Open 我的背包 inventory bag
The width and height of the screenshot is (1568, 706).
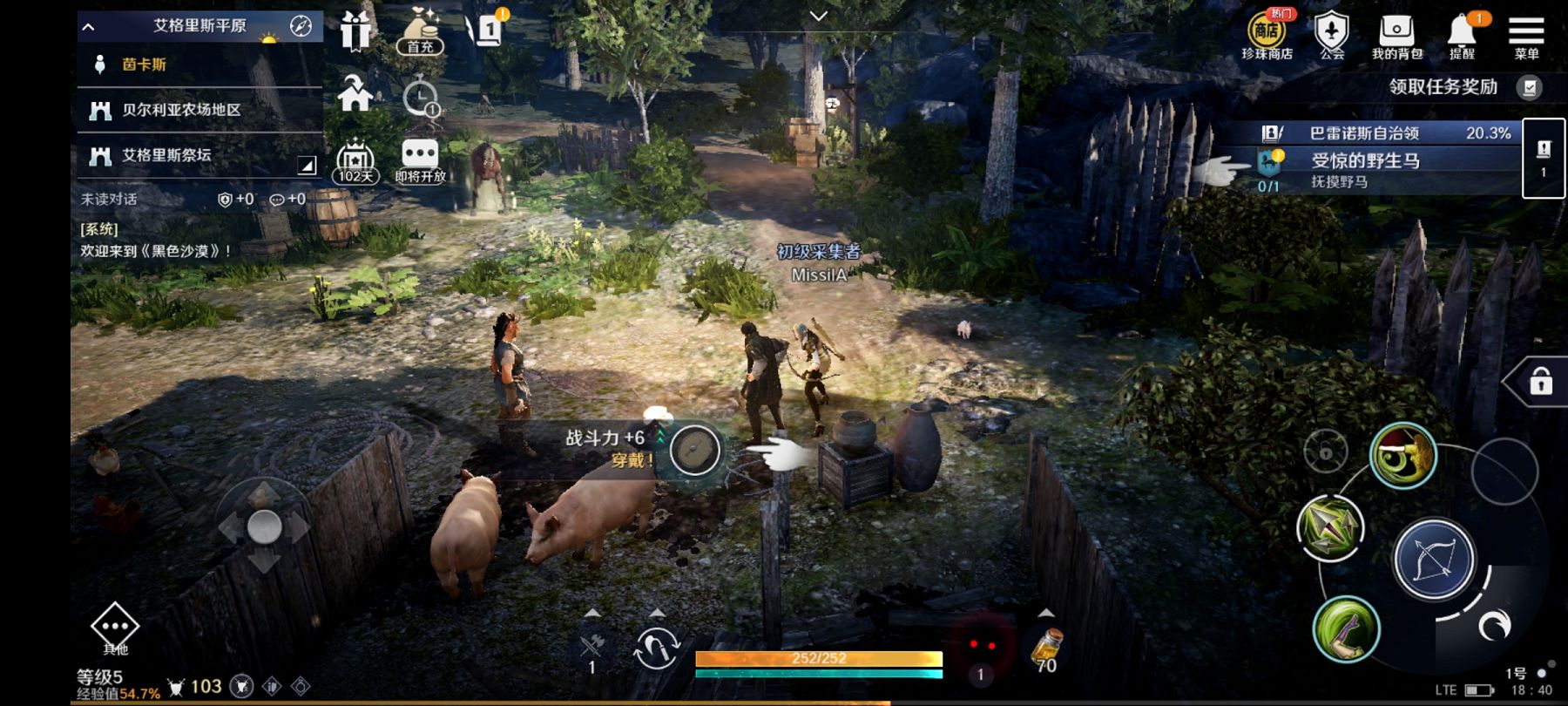pyautogui.click(x=1396, y=35)
